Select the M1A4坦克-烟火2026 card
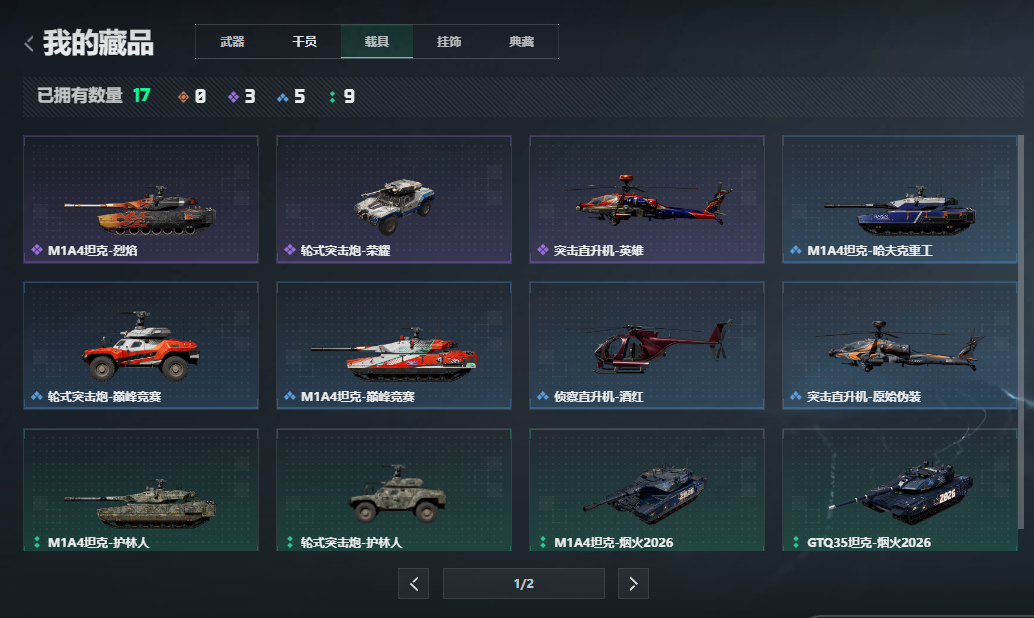 click(647, 490)
